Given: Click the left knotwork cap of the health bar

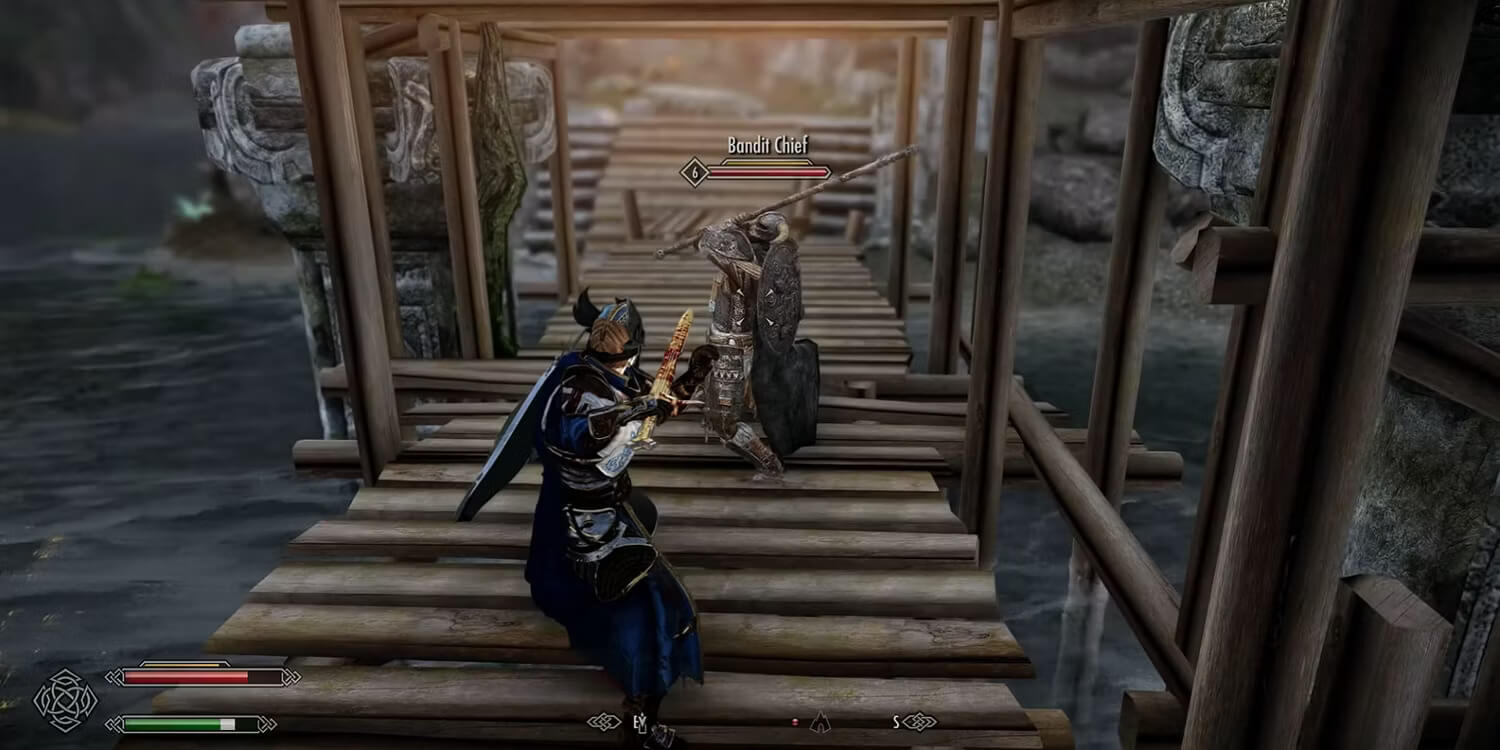Looking at the screenshot, I should pyautogui.click(x=115, y=677).
